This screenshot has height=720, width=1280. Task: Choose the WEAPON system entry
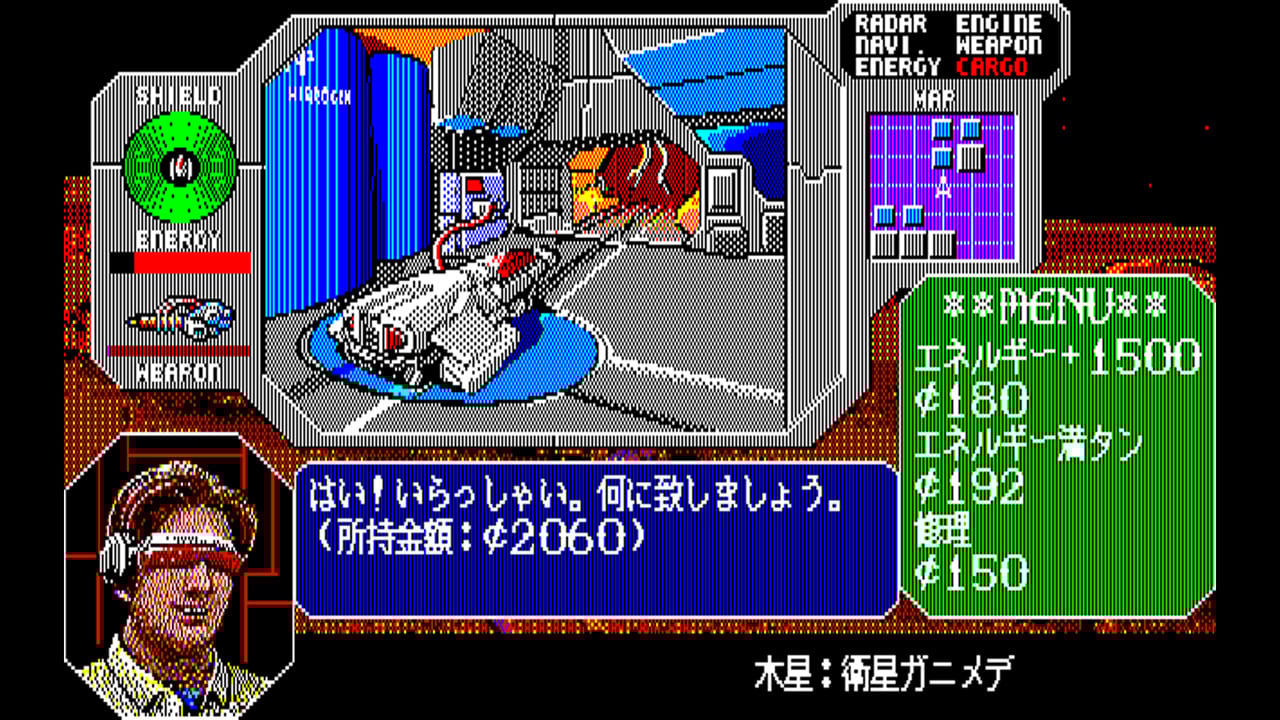pos(998,46)
